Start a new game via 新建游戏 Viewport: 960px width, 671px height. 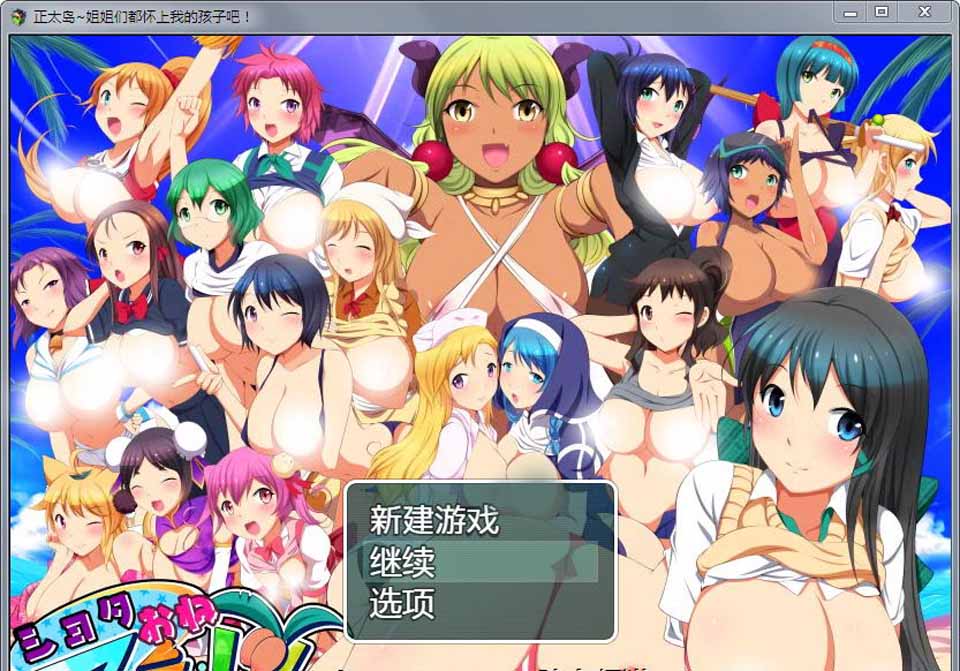pos(434,520)
